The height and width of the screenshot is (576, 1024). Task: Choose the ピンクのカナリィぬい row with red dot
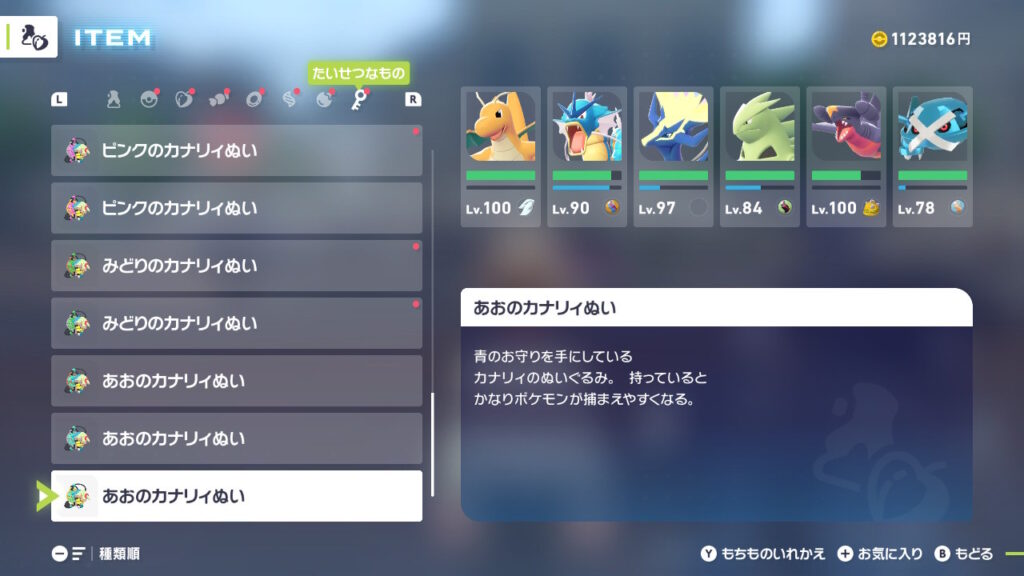coord(237,151)
